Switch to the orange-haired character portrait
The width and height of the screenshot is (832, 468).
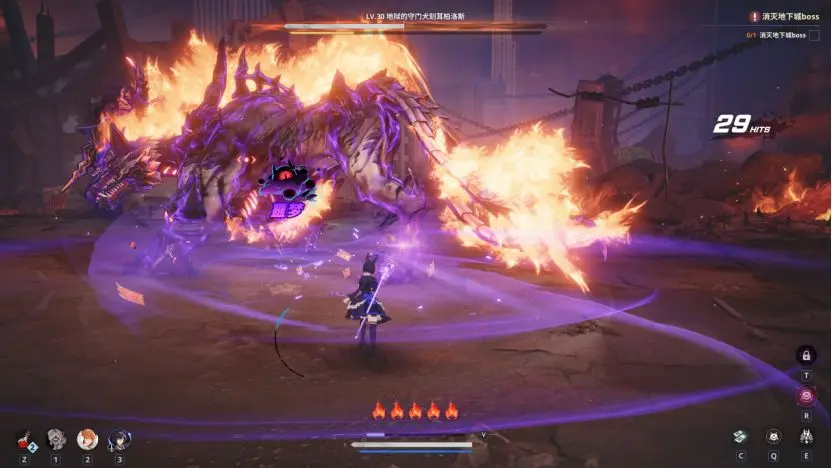pos(87,437)
